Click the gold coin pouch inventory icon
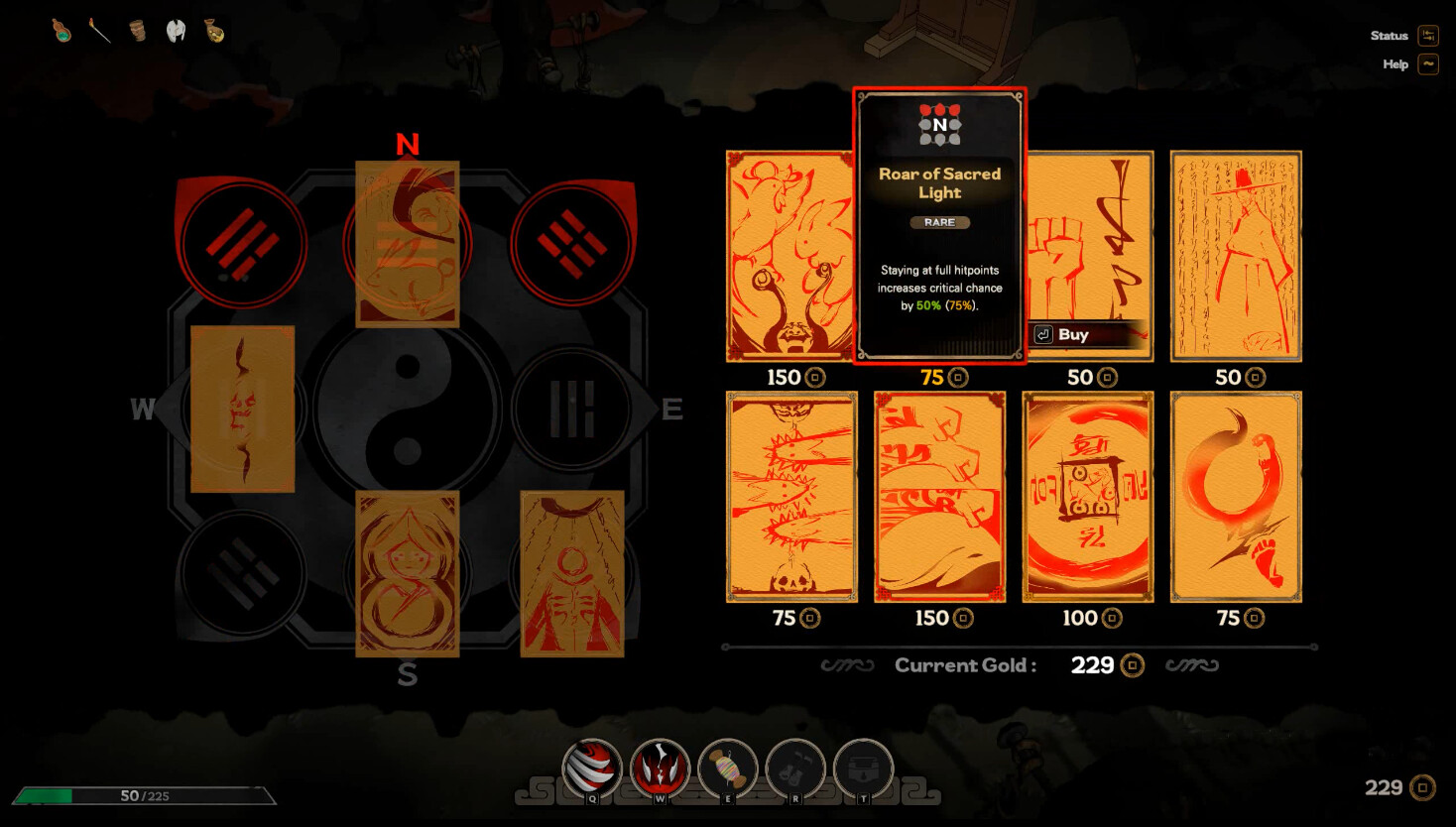1456x827 pixels. click(216, 31)
